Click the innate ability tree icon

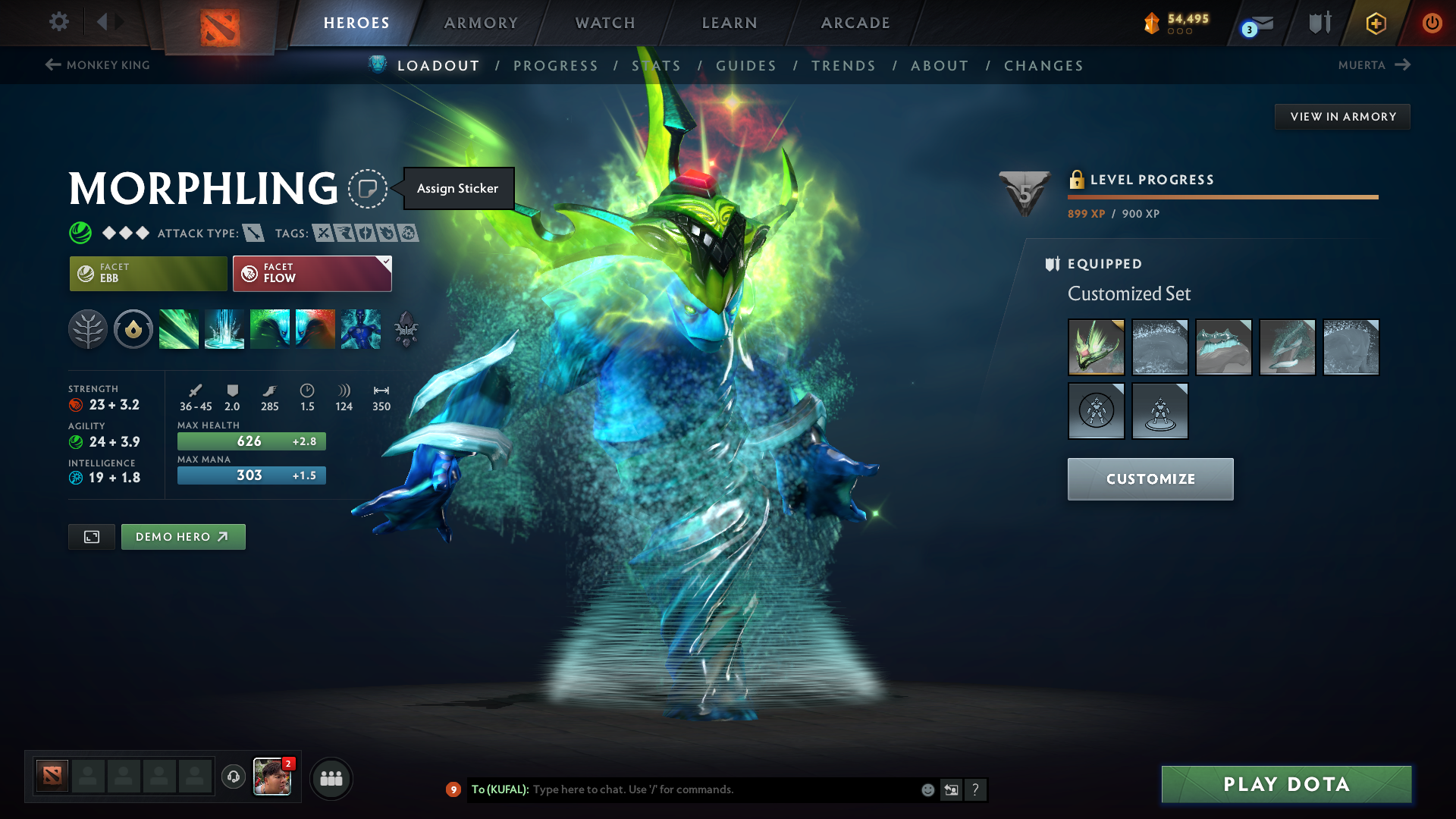88,328
